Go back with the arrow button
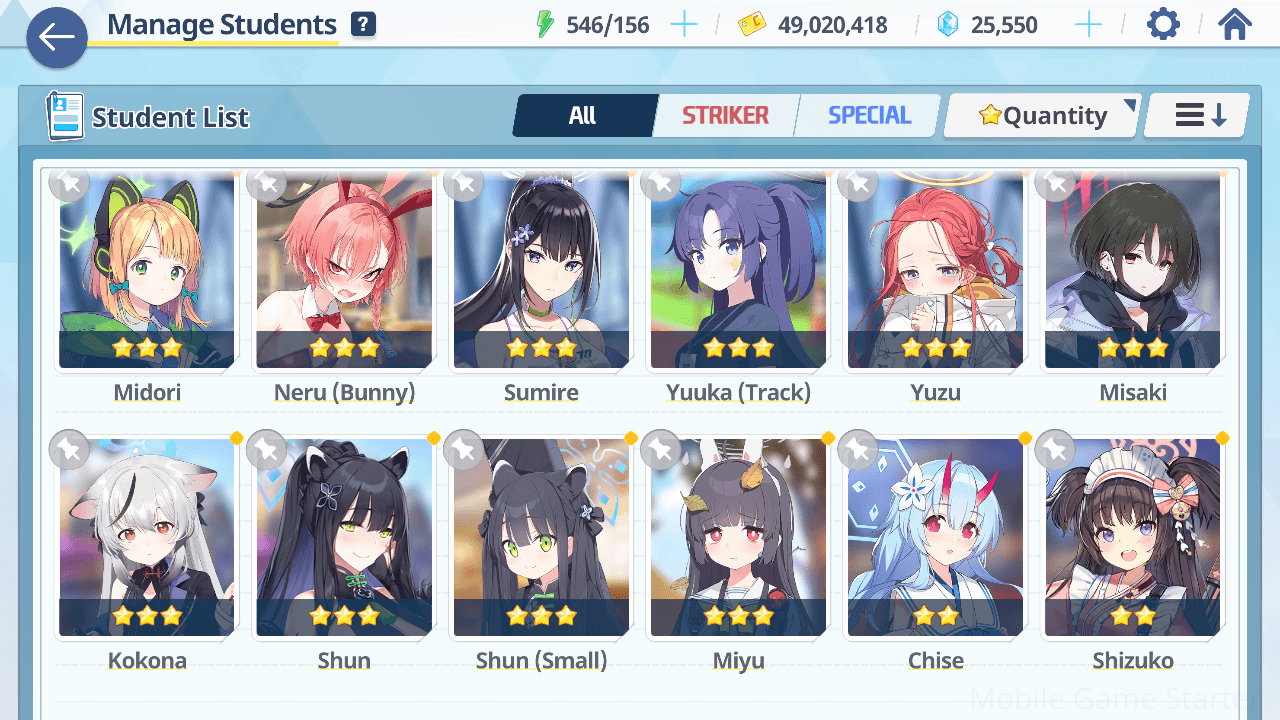 (x=57, y=38)
